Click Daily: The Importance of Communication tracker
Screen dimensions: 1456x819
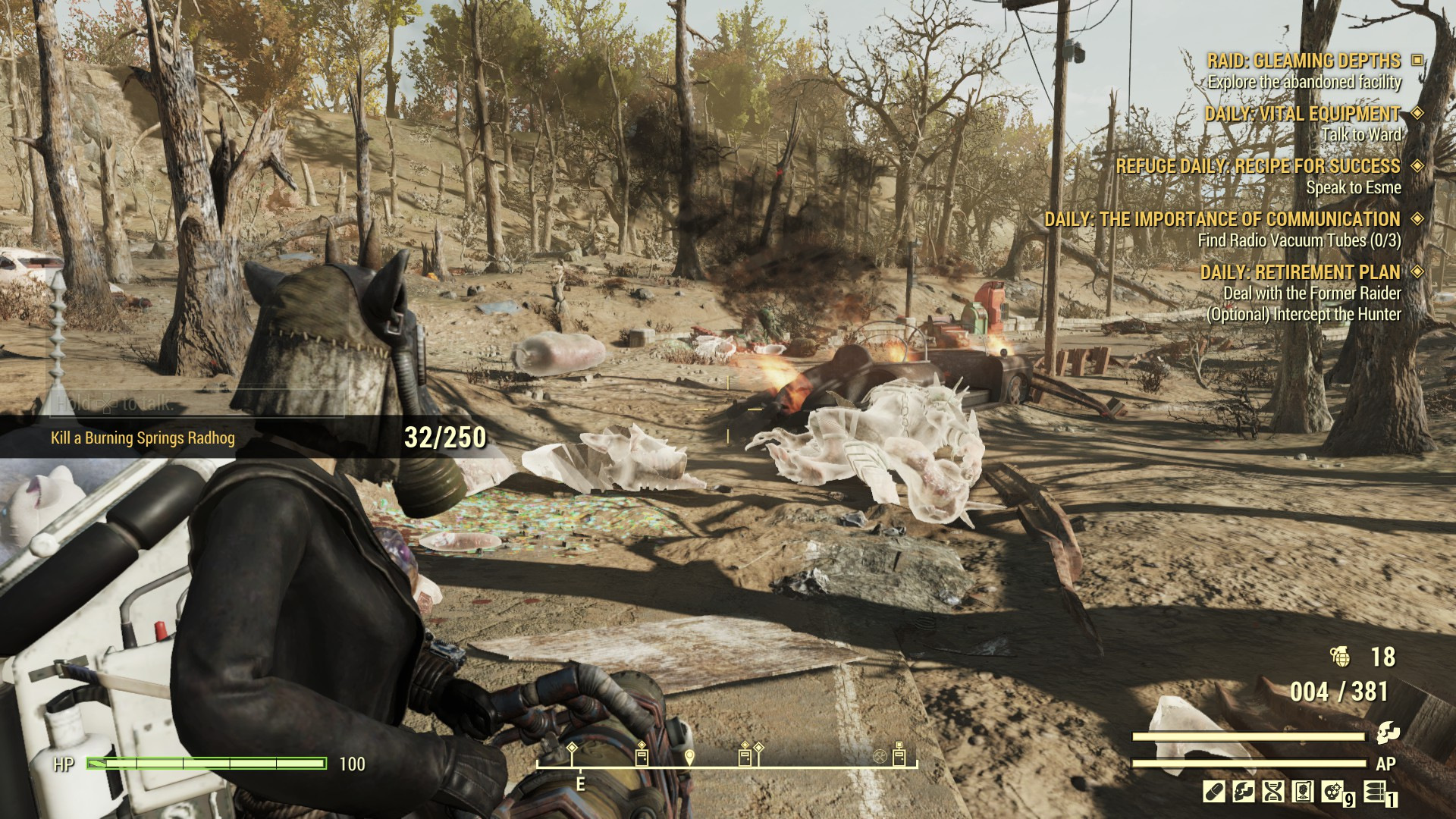click(1222, 219)
